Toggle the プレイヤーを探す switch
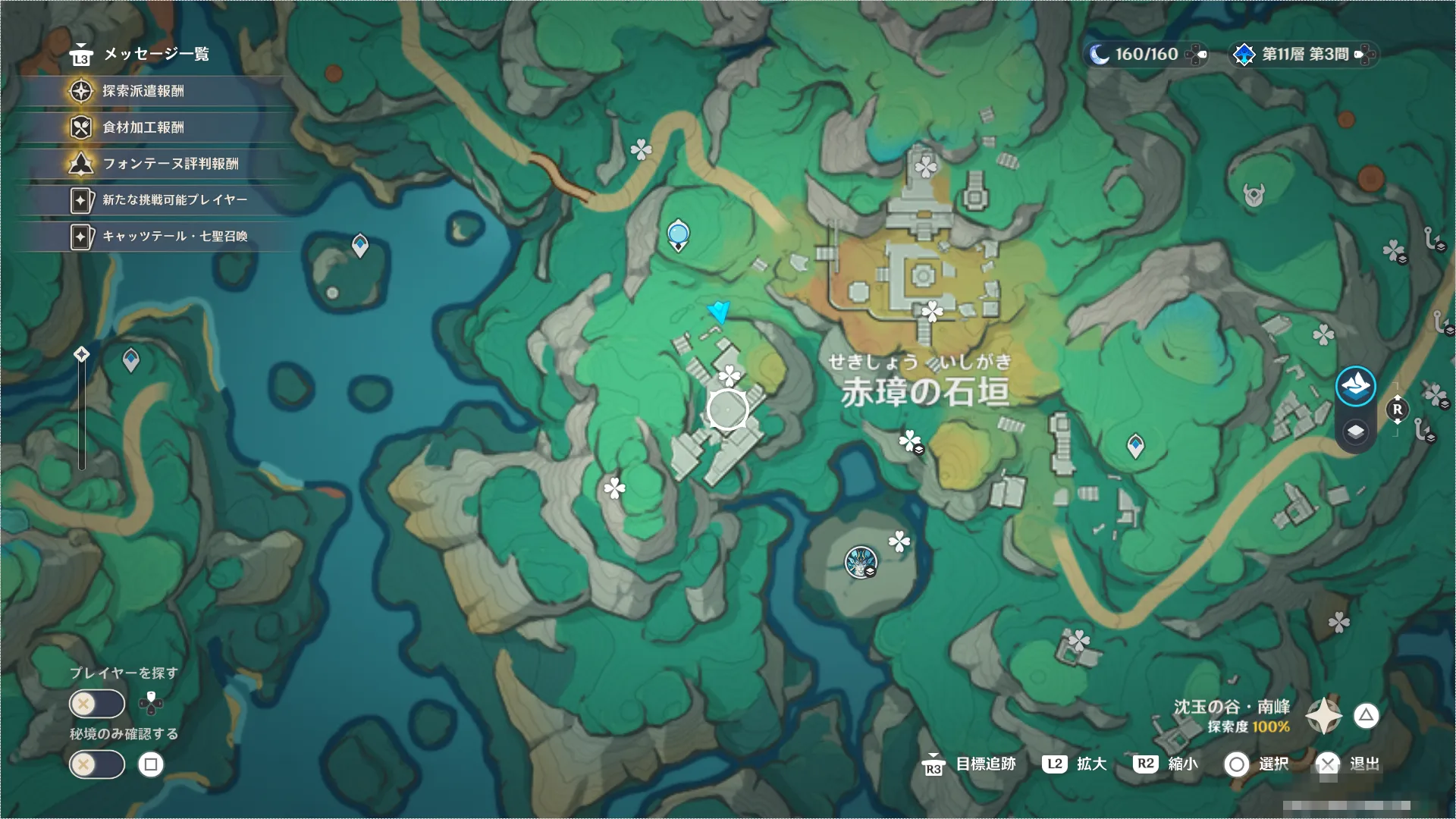1456x819 pixels. point(97,704)
